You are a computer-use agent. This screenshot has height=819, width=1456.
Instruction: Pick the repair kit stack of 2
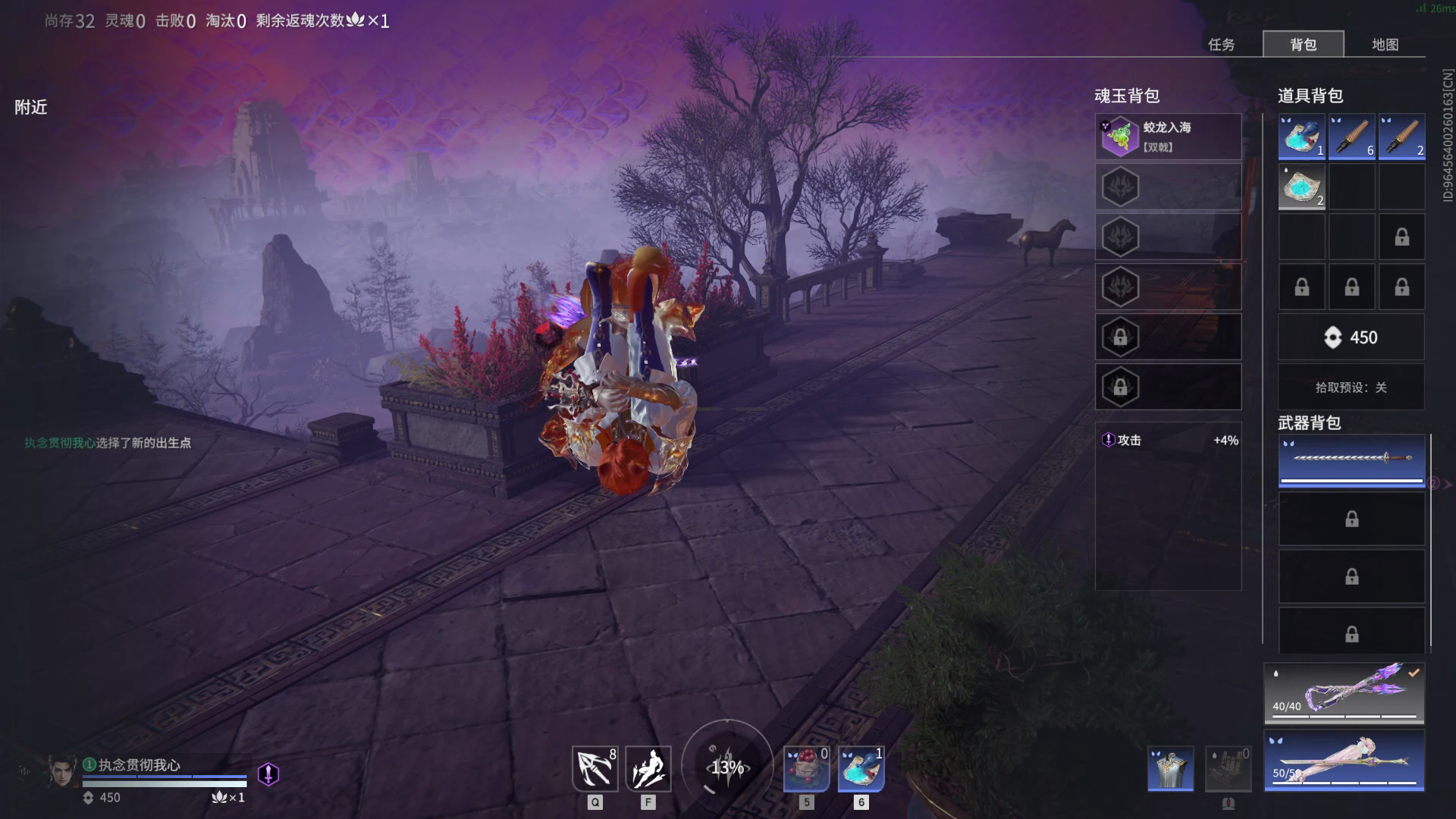coord(1401,136)
